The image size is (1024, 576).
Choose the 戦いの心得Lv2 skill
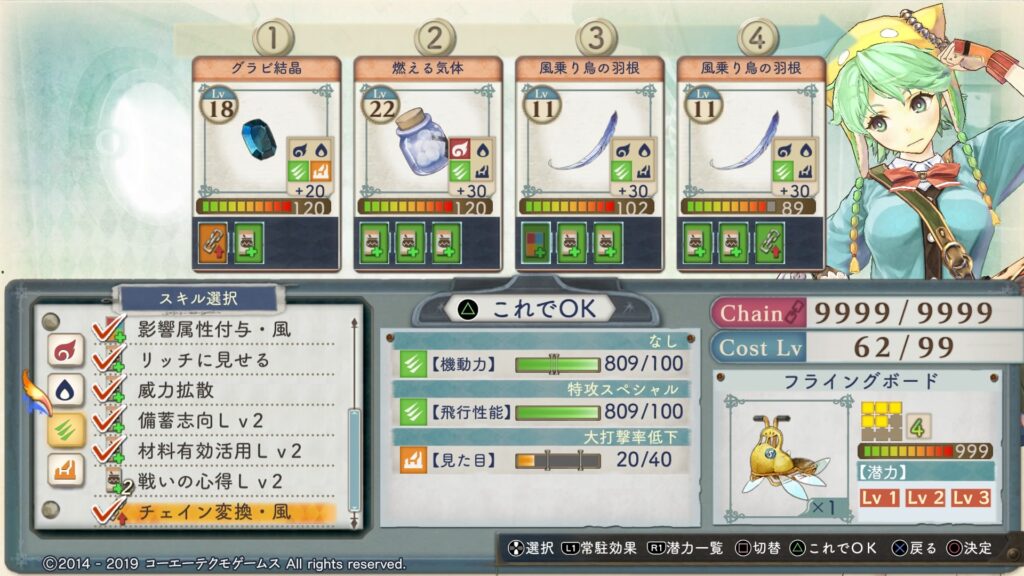pos(210,481)
